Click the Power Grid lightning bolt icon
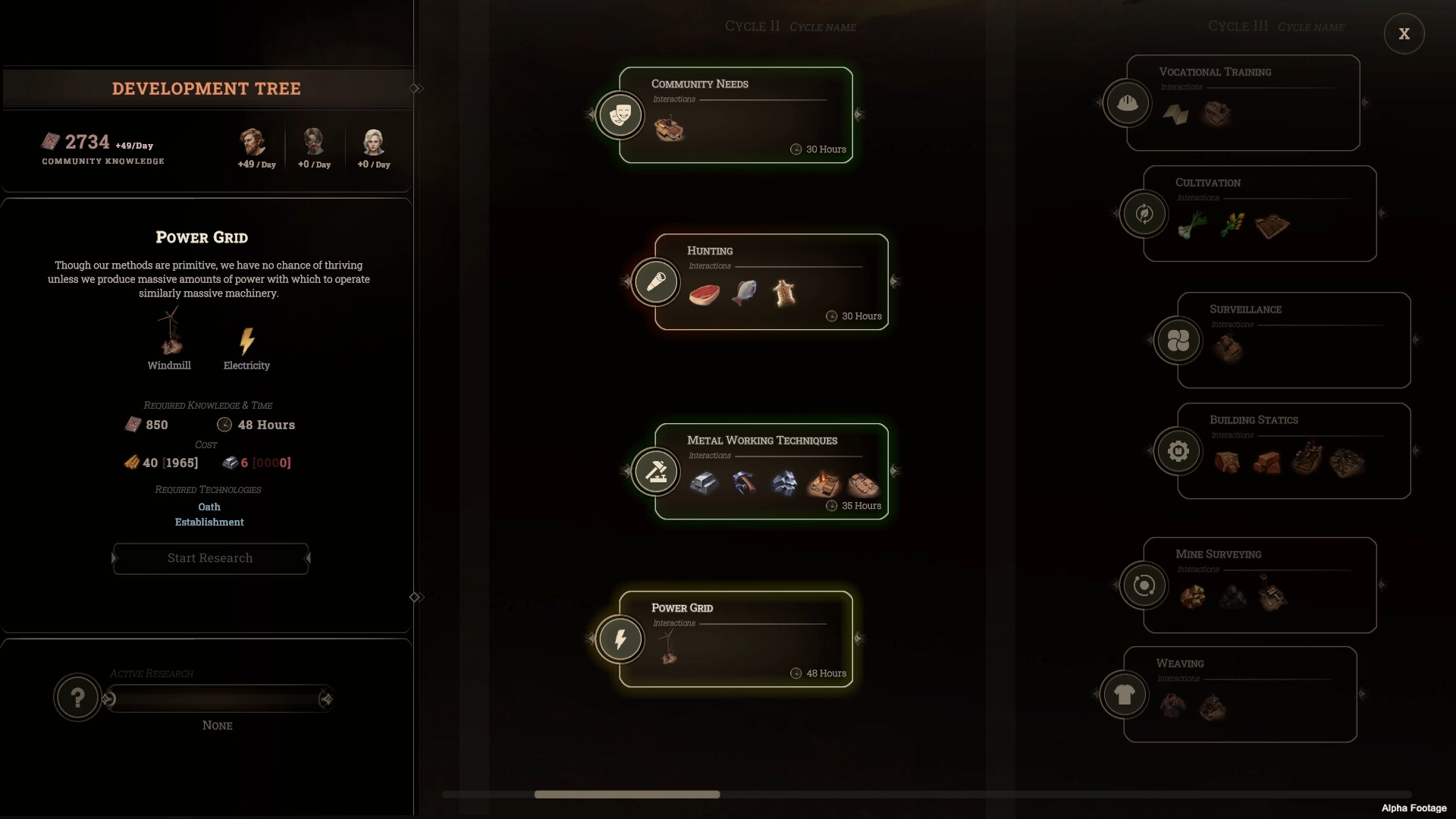This screenshot has width=1456, height=819. pos(620,639)
